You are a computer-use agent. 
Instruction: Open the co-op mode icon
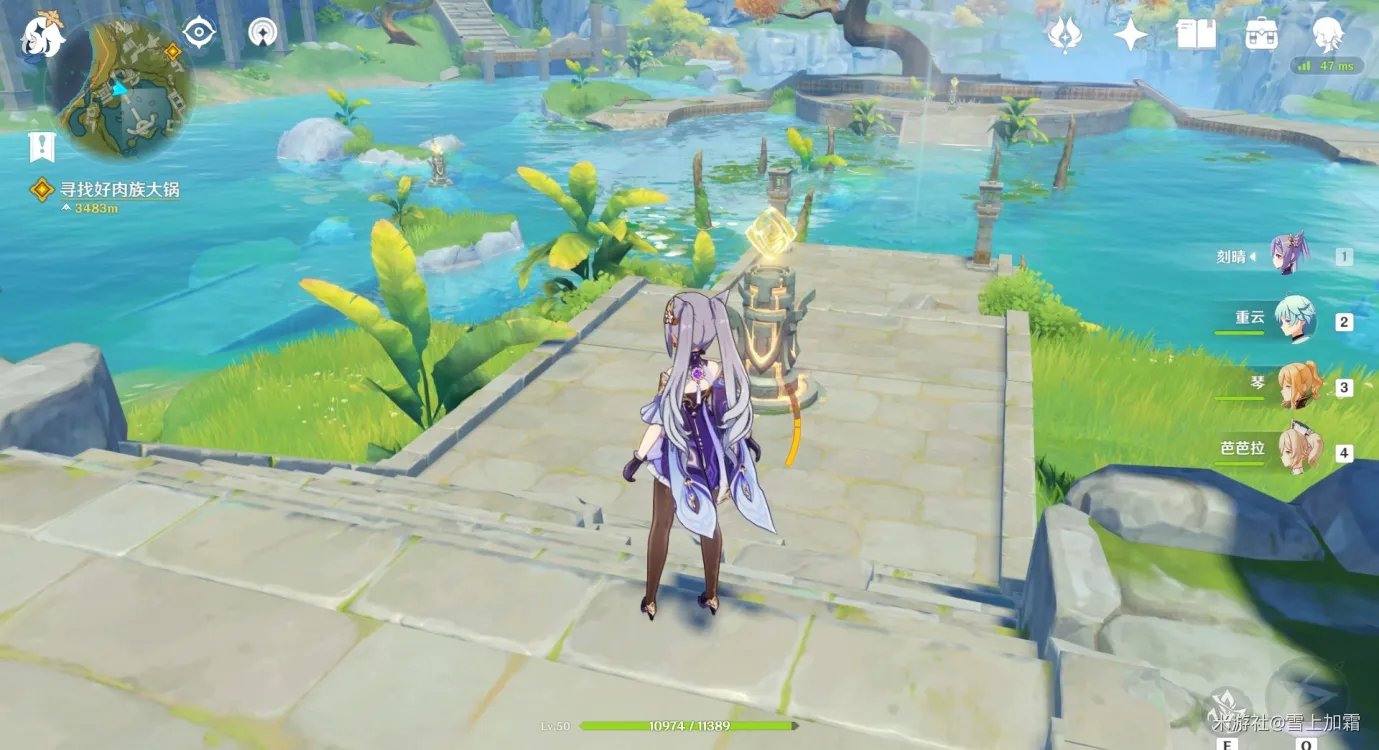click(263, 33)
